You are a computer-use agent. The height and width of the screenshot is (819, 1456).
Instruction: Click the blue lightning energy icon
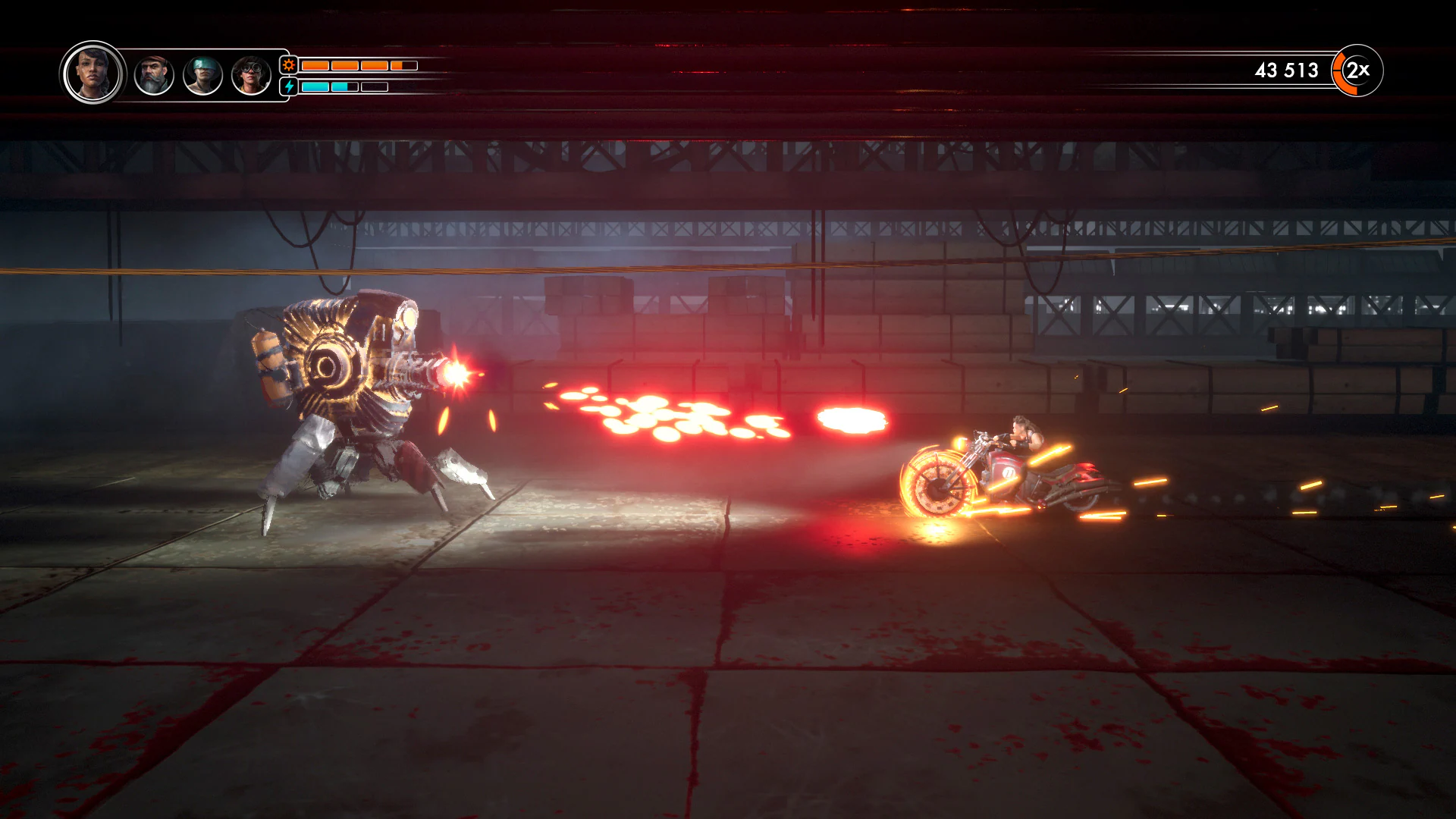(x=288, y=86)
